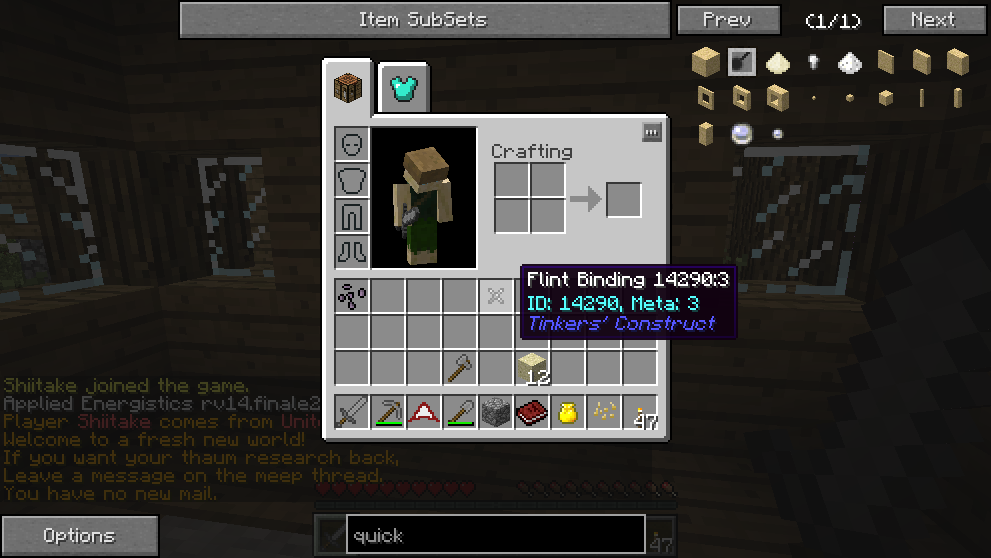Image resolution: width=991 pixels, height=558 pixels.
Task: Select the sword in the hotbar
Action: [x=352, y=413]
